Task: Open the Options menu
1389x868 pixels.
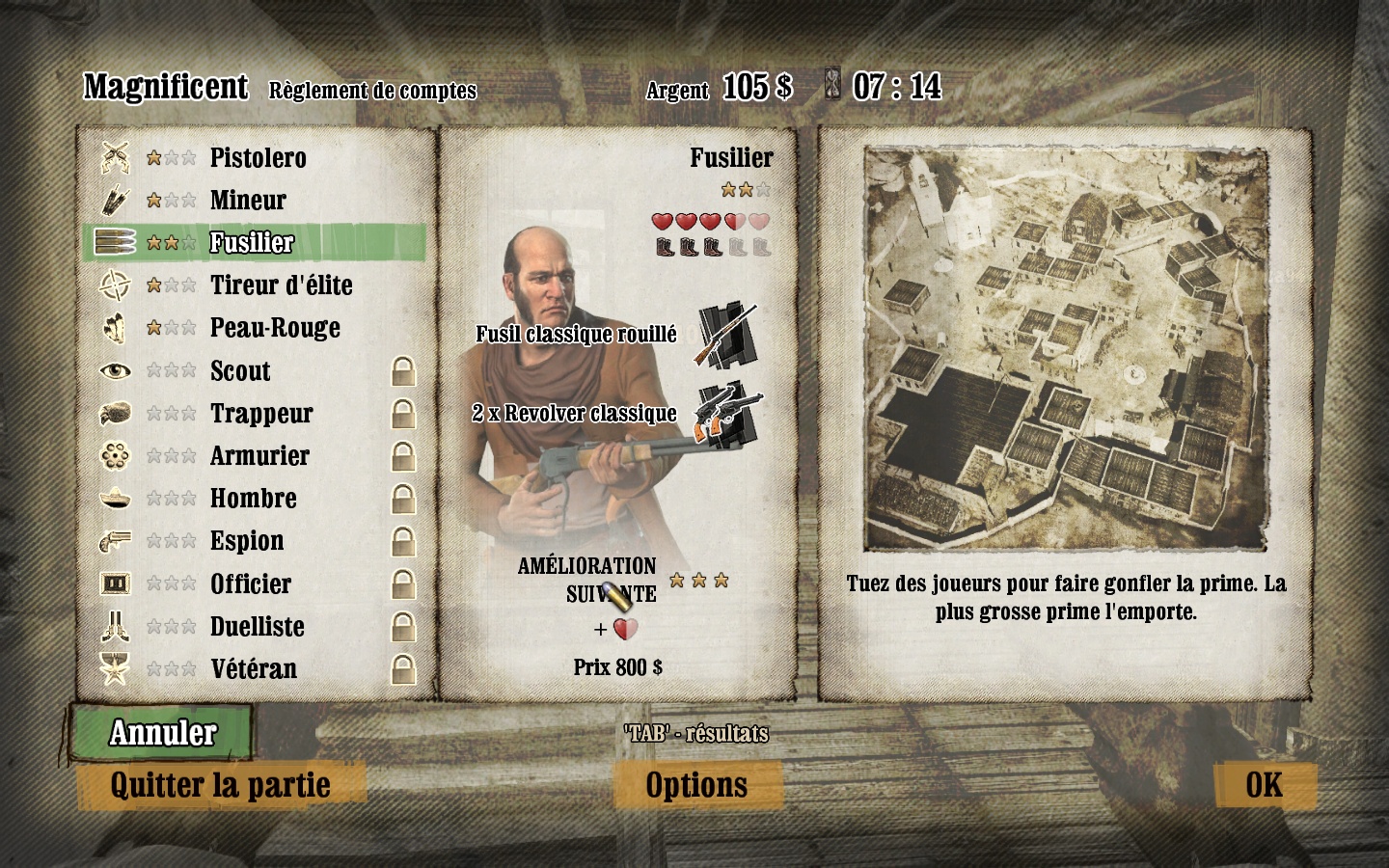Action: tap(696, 785)
